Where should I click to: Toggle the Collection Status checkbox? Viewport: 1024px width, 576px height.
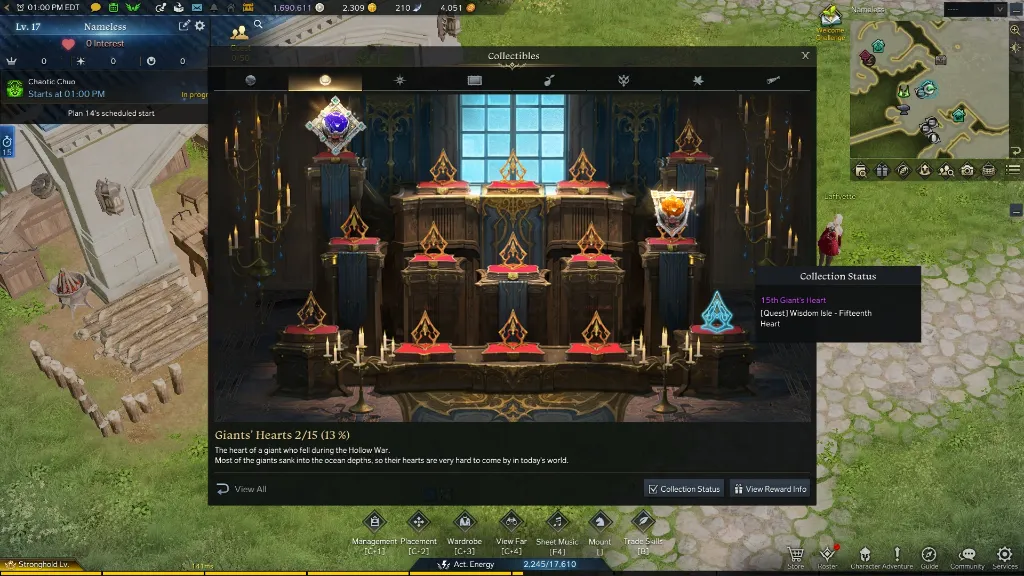pos(653,489)
